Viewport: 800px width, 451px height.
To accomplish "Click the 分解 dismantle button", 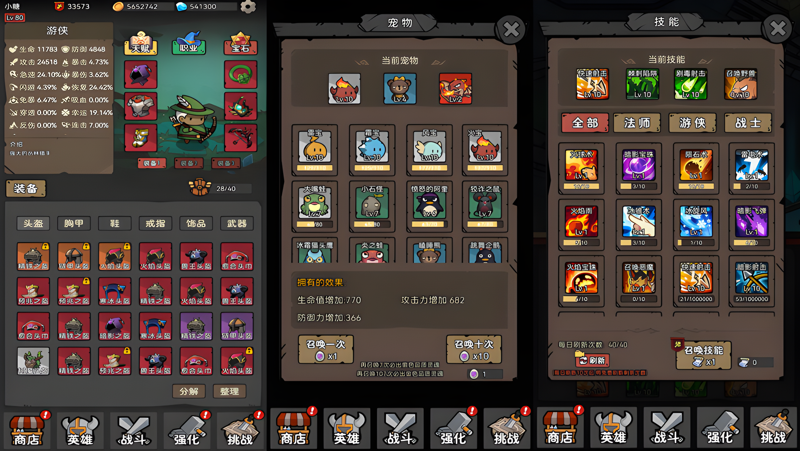I will click(x=188, y=391).
